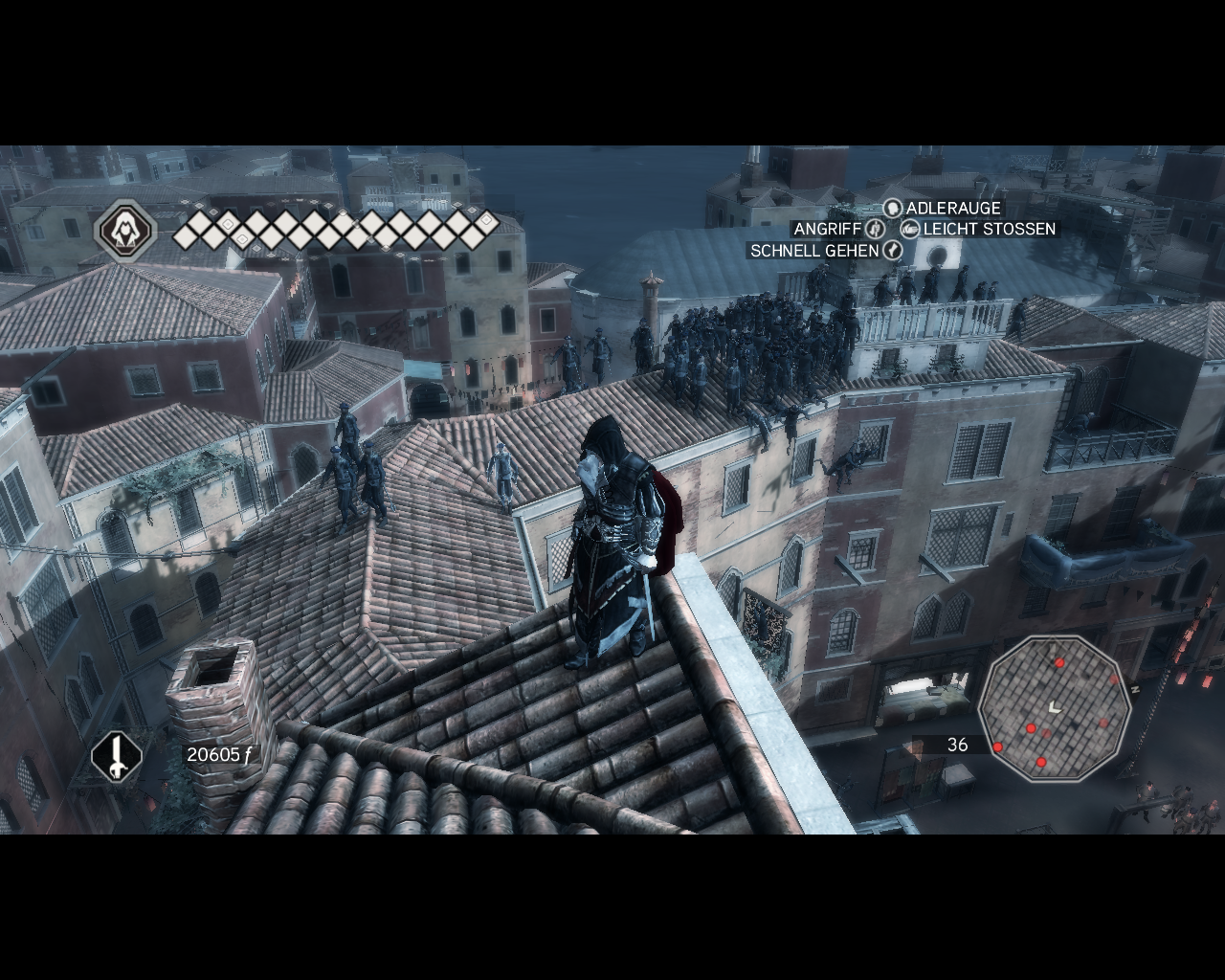Click the Assassin insignia notoriety icon
Image resolution: width=1225 pixels, height=980 pixels.
tap(125, 231)
